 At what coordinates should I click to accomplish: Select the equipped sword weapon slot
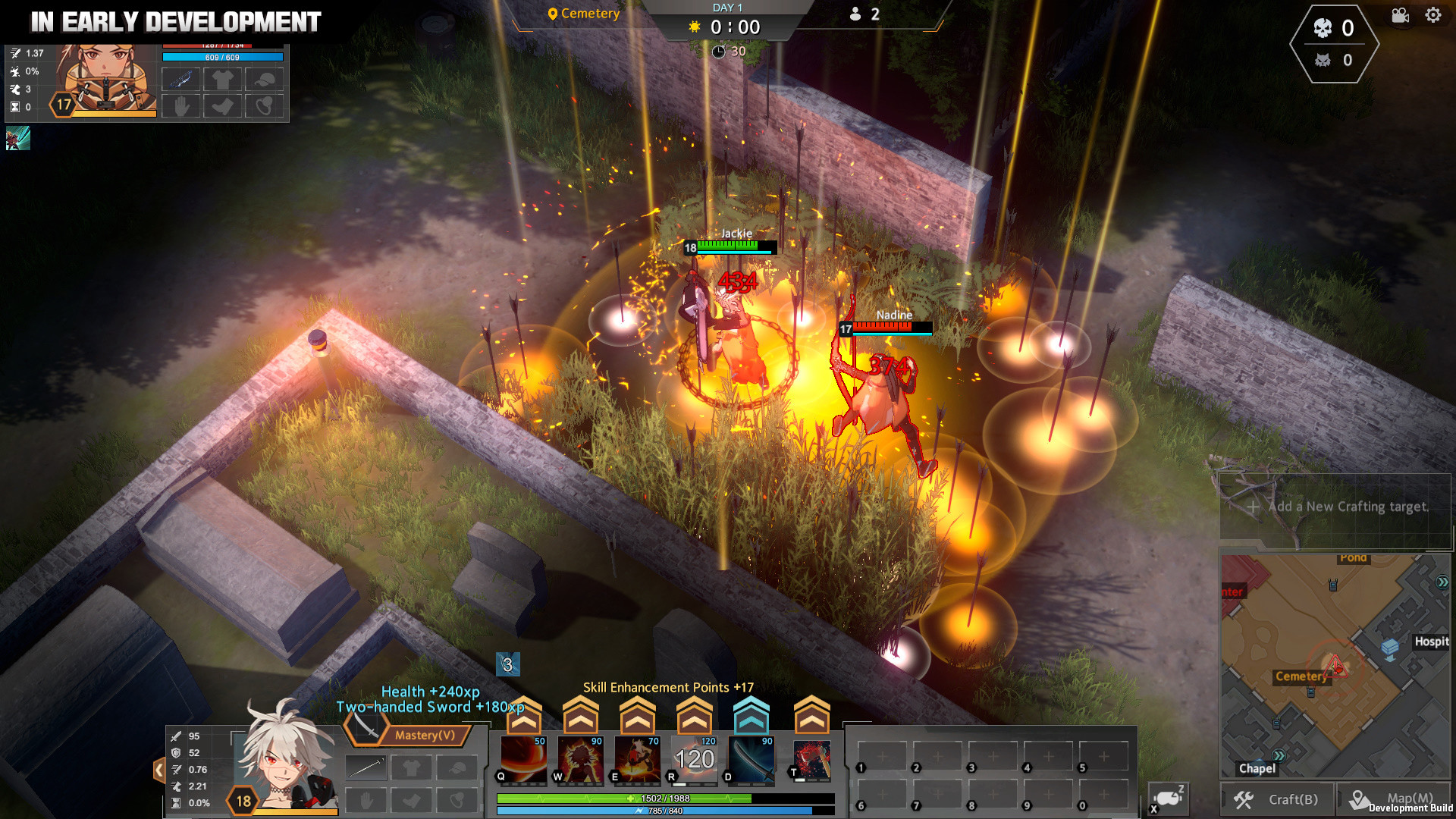tap(366, 768)
